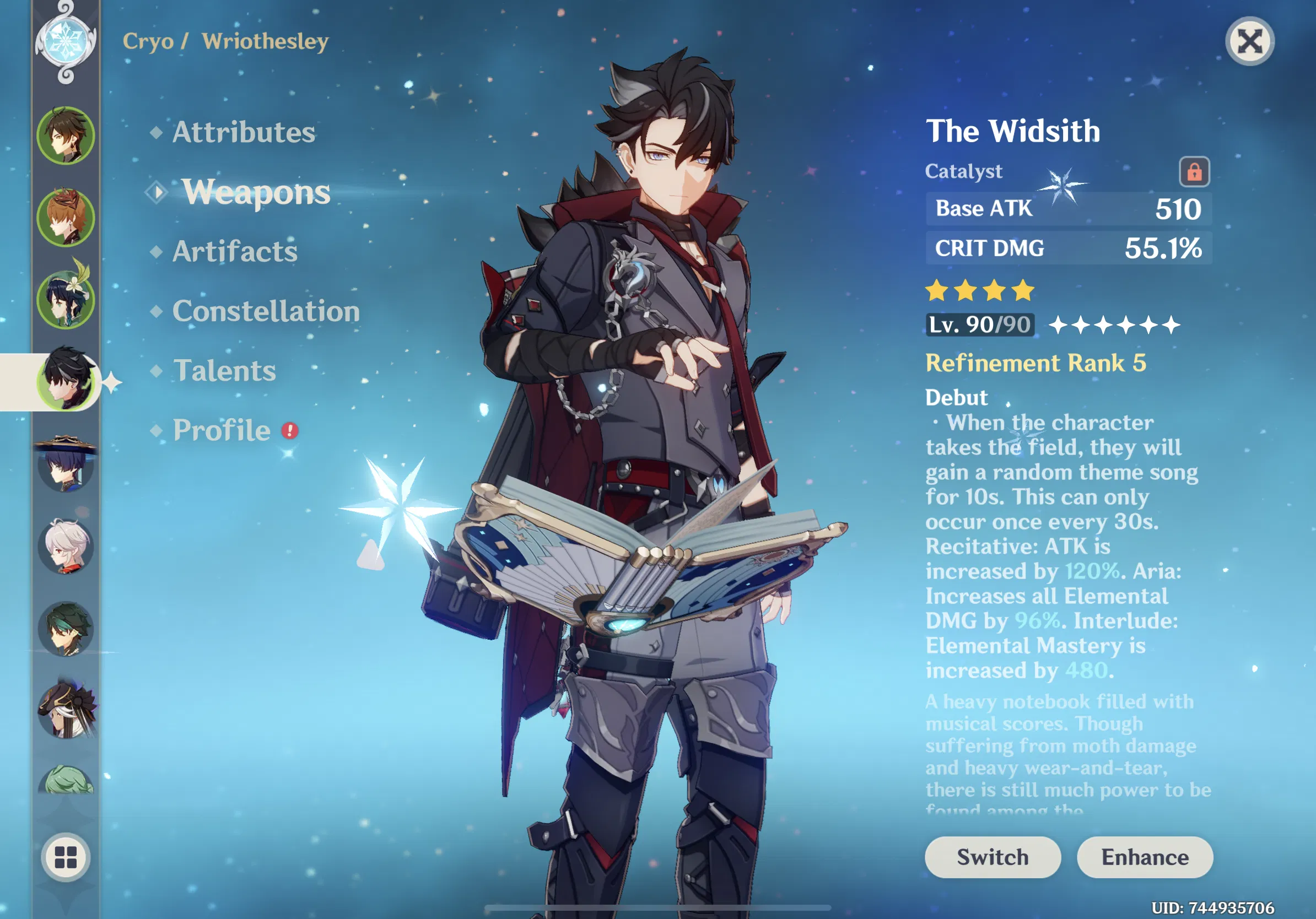Image resolution: width=1316 pixels, height=919 pixels.
Task: Close the character details screen
Action: pyautogui.click(x=1249, y=41)
